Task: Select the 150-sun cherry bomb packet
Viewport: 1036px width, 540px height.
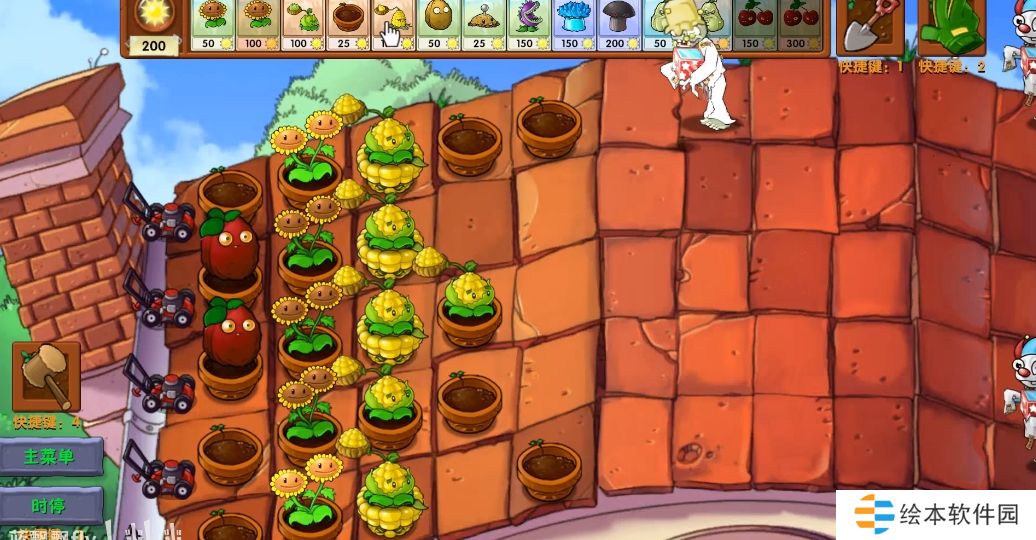Action: [755, 24]
